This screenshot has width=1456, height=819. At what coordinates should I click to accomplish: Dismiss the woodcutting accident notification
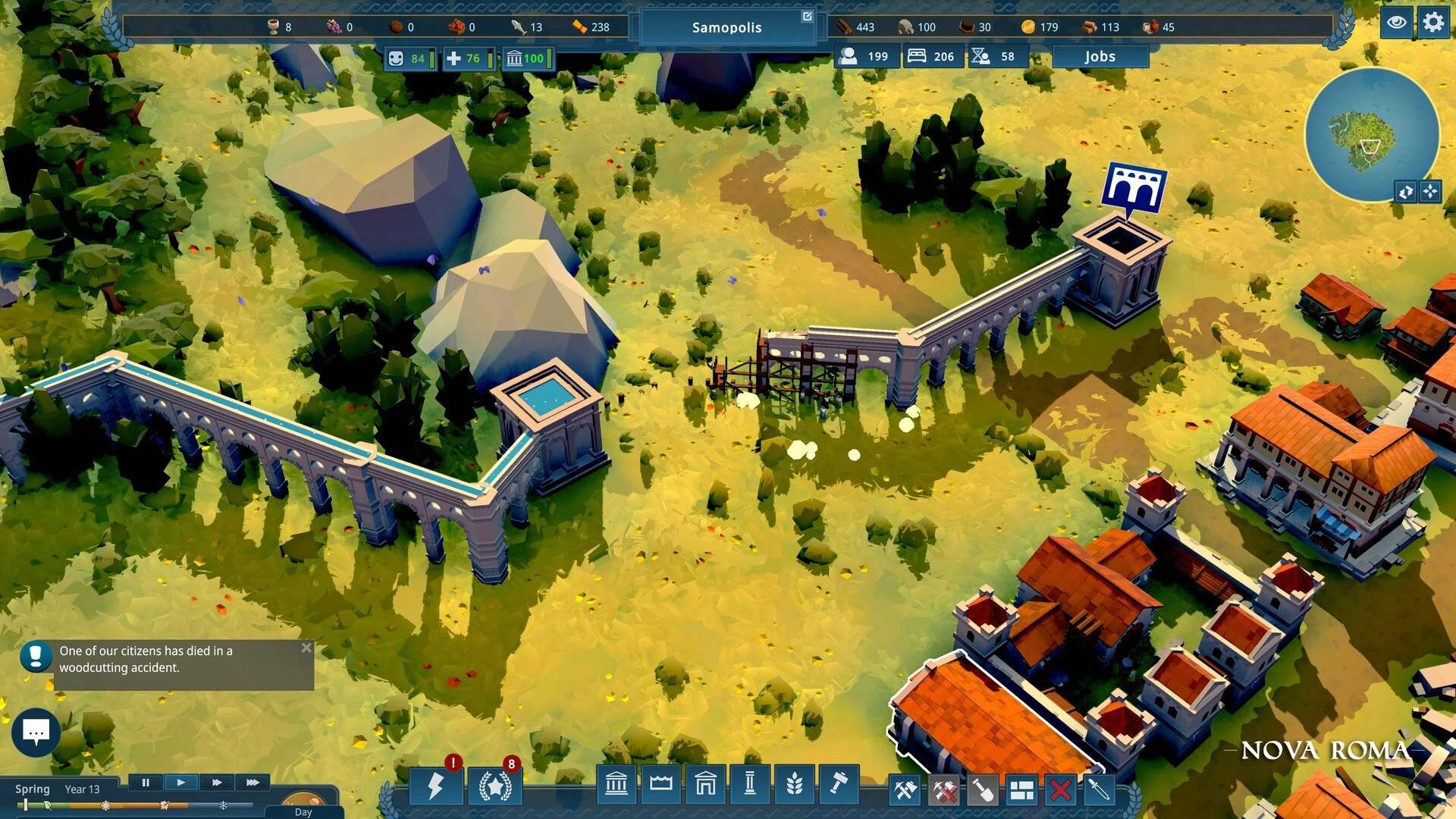click(x=306, y=648)
